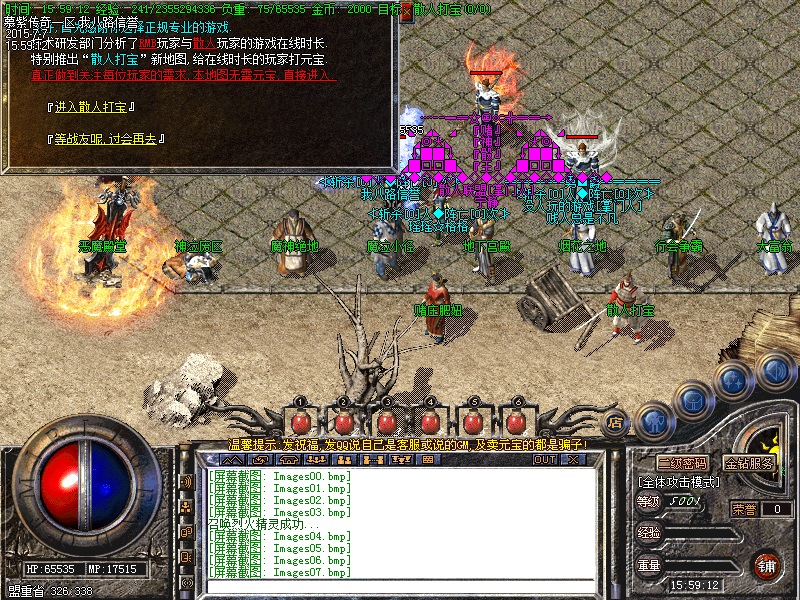Viewport: 800px width, 600px height.
Task: Use the red potion in hotbar slot 3
Action: (x=387, y=422)
